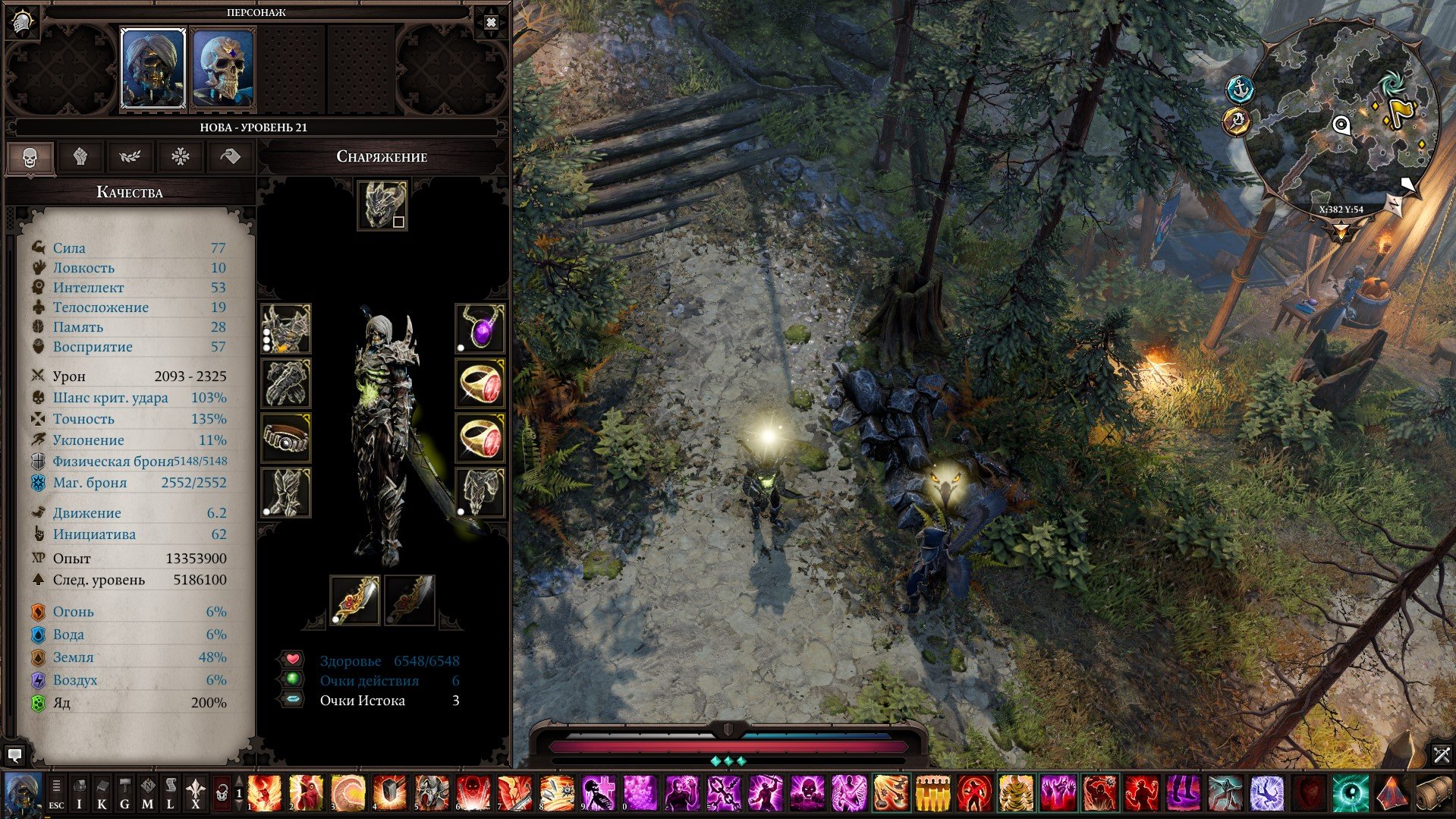Screen dimensions: 1456x819
Task: Click the upper red ruby ring slot
Action: coord(480,383)
